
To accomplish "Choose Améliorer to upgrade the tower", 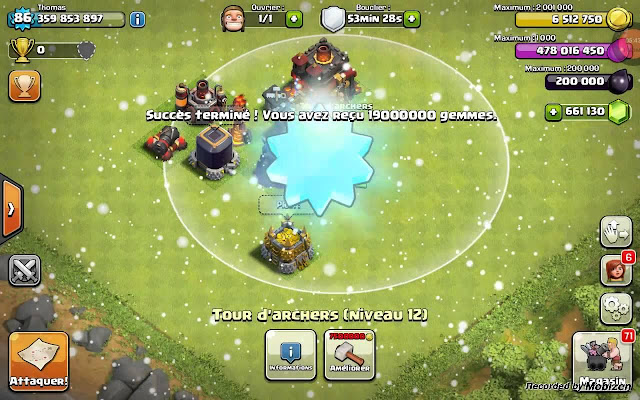I will (349, 354).
